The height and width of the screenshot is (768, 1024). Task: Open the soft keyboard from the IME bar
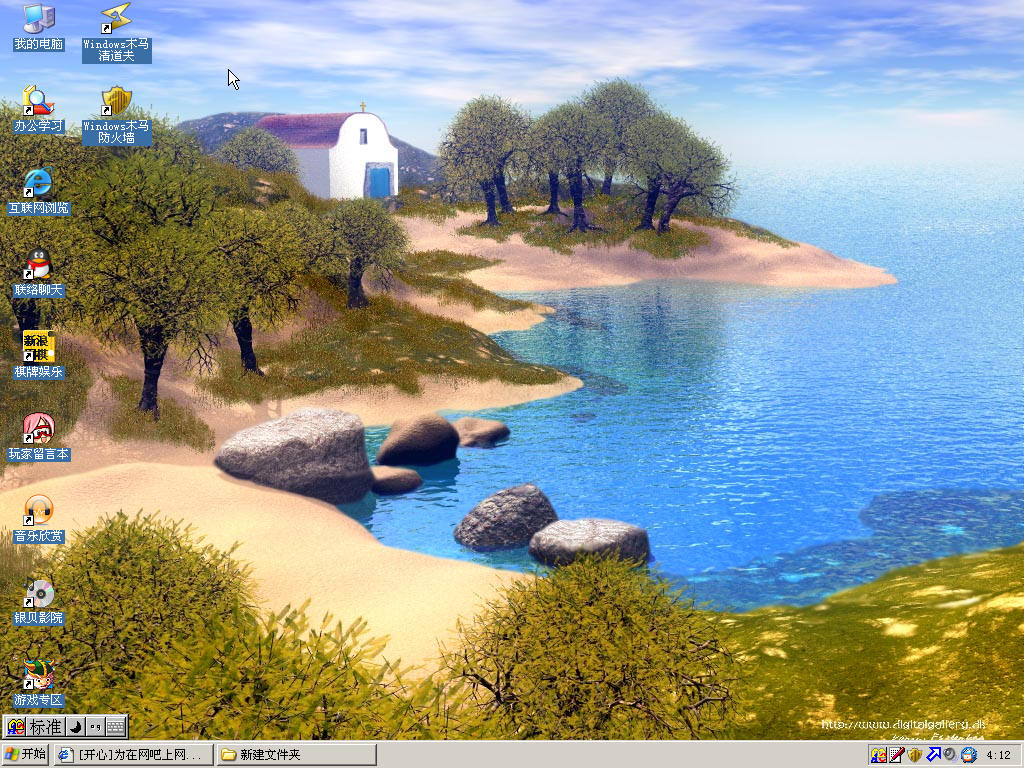pos(115,727)
